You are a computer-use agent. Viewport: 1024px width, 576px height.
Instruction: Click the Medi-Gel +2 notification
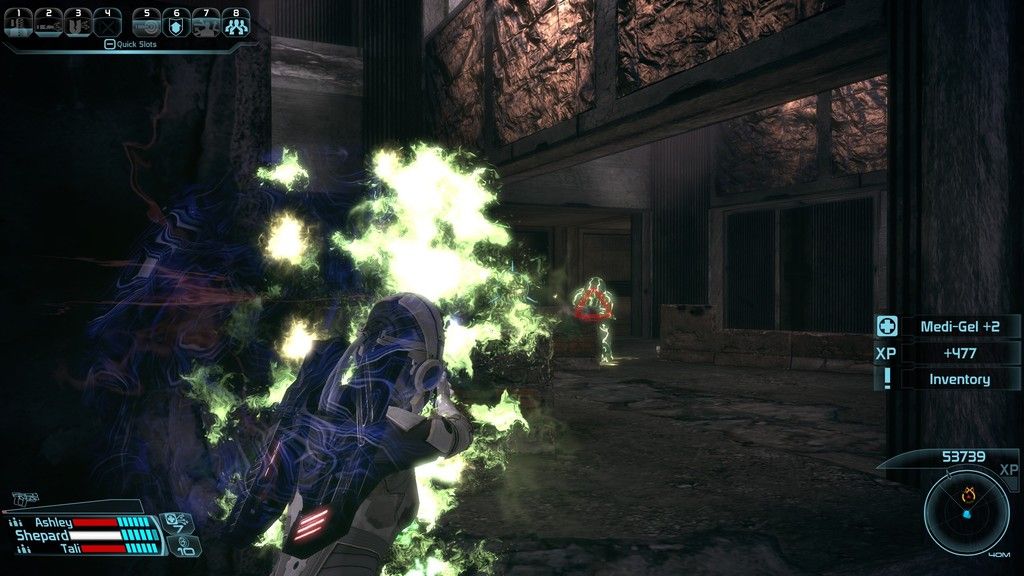click(958, 326)
